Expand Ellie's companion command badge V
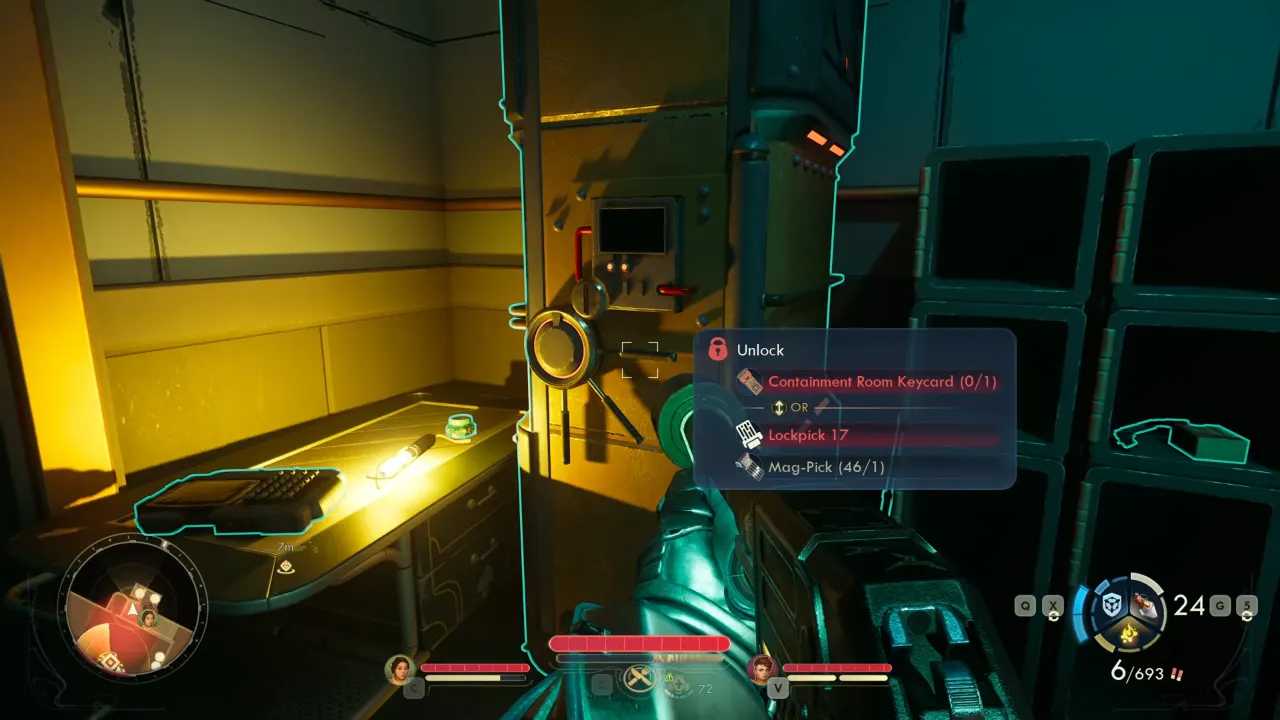1280x720 pixels. tap(780, 686)
